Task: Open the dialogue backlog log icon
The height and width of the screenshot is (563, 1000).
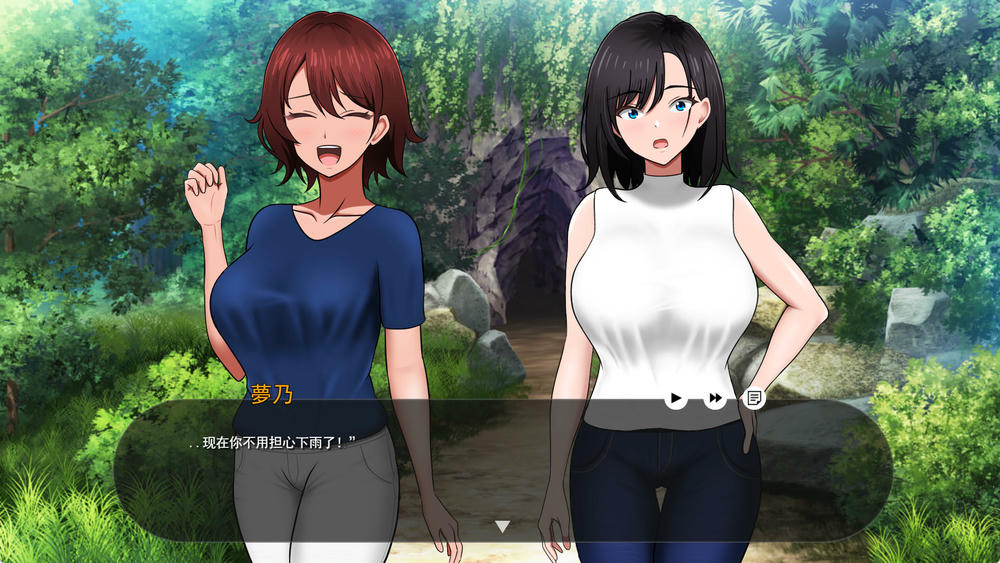Action: 754,399
